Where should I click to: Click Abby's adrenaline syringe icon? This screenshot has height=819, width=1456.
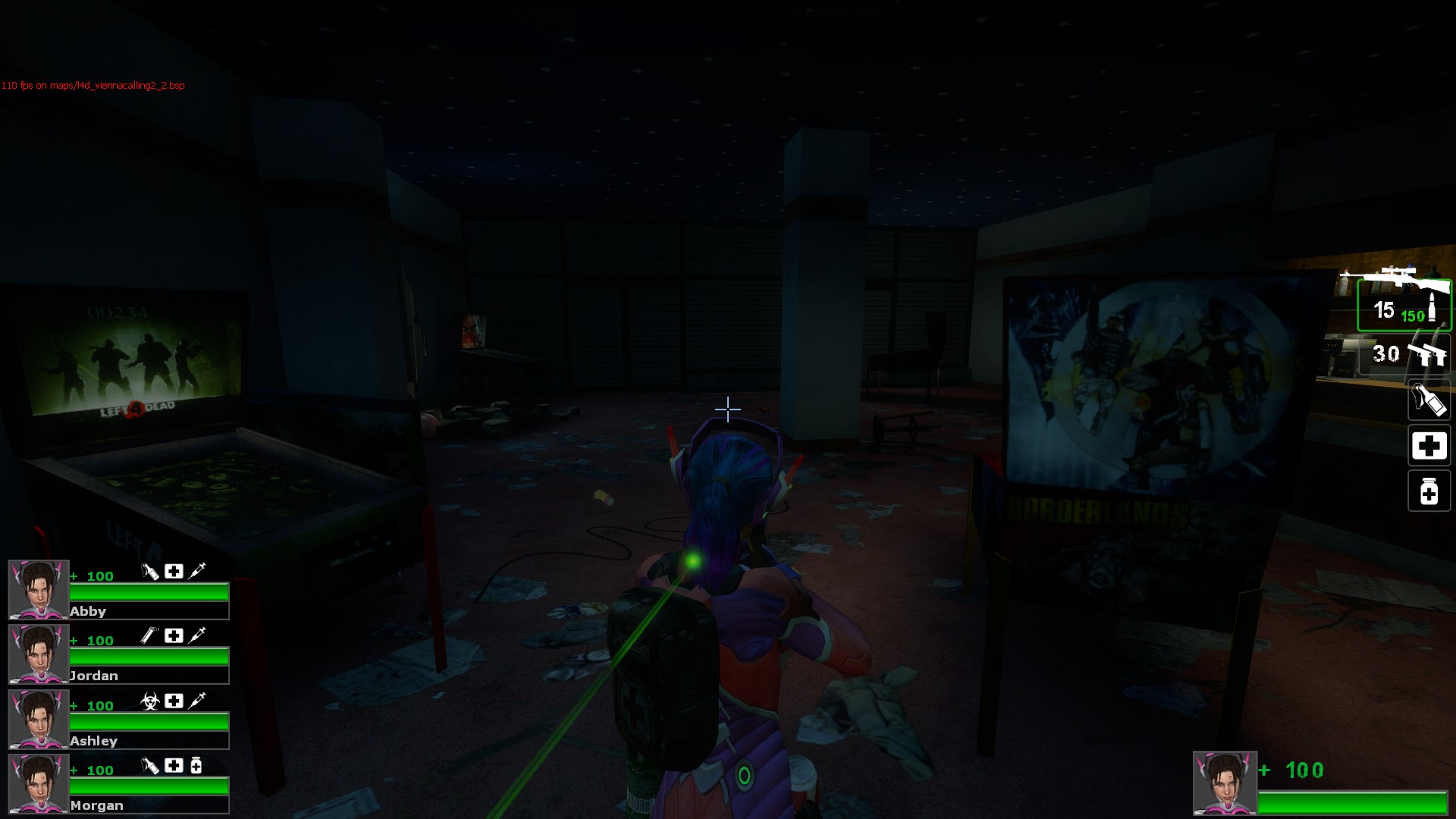[197, 571]
